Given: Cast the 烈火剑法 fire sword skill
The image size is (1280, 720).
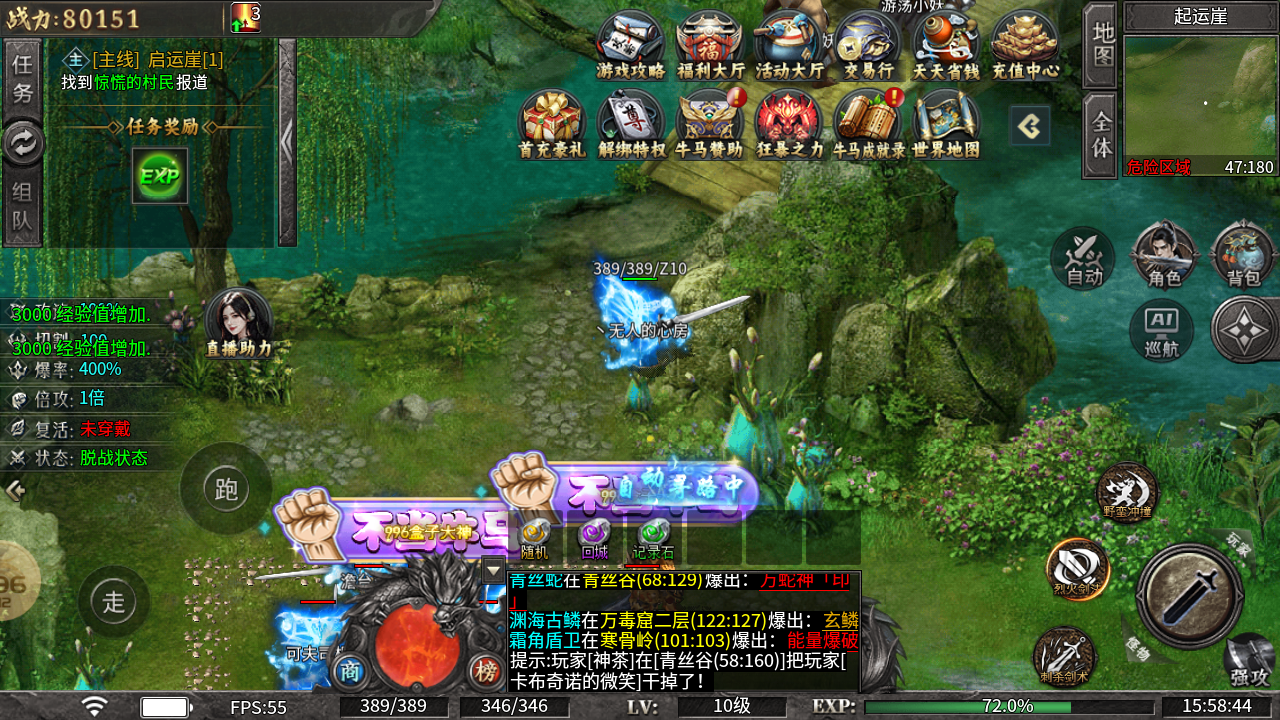Looking at the screenshot, I should coord(1077,570).
